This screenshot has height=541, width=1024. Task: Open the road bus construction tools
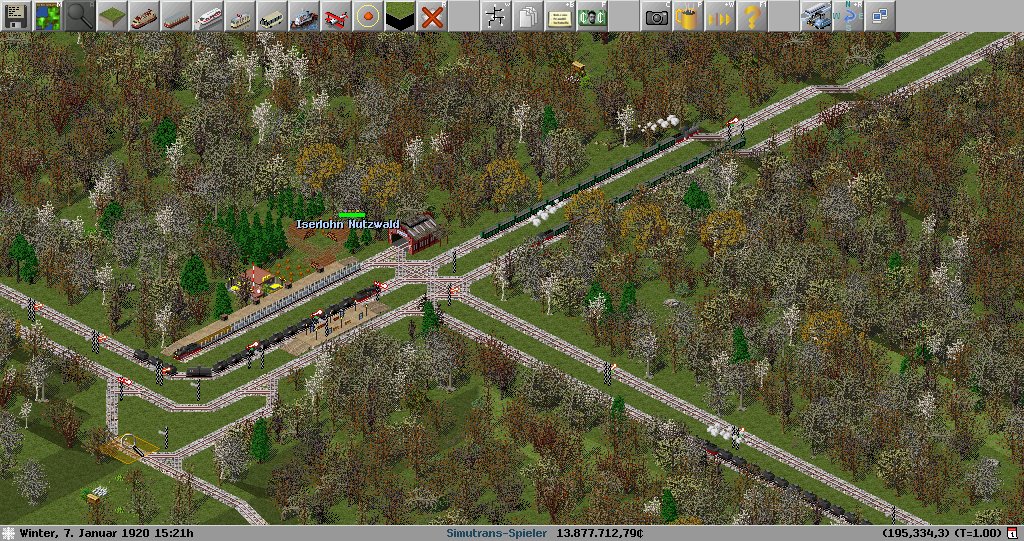272,16
